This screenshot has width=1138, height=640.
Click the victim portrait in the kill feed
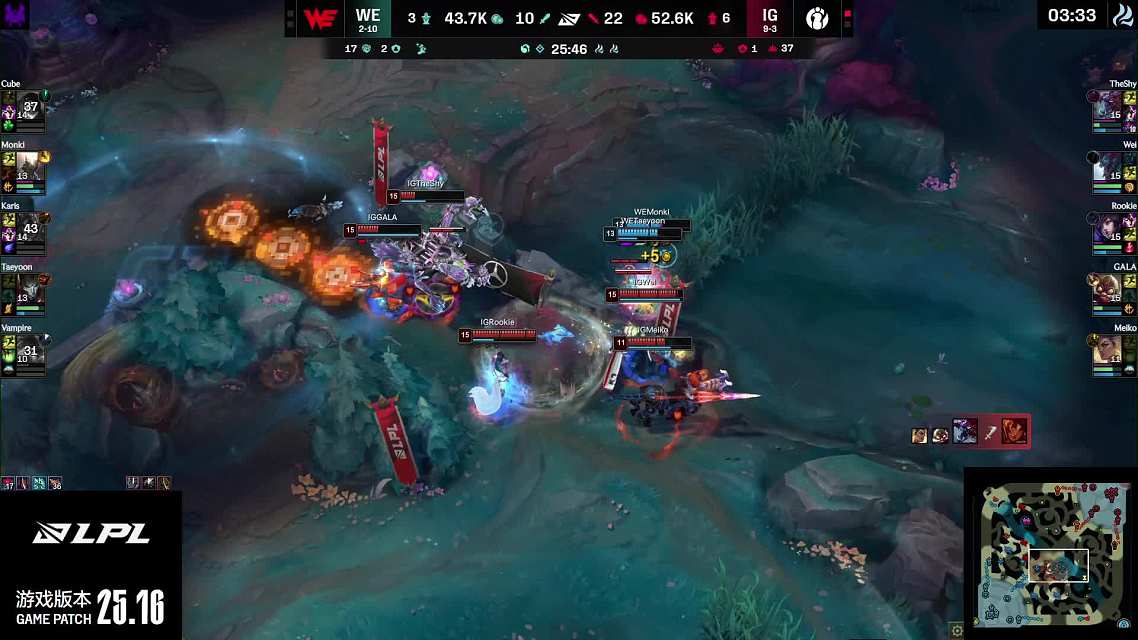pos(1014,431)
